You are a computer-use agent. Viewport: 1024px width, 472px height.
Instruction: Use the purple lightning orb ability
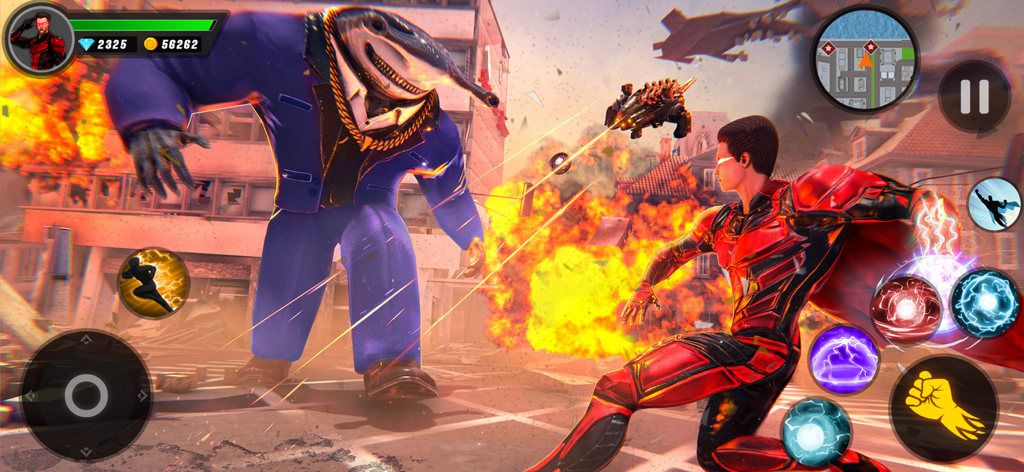pos(843,358)
